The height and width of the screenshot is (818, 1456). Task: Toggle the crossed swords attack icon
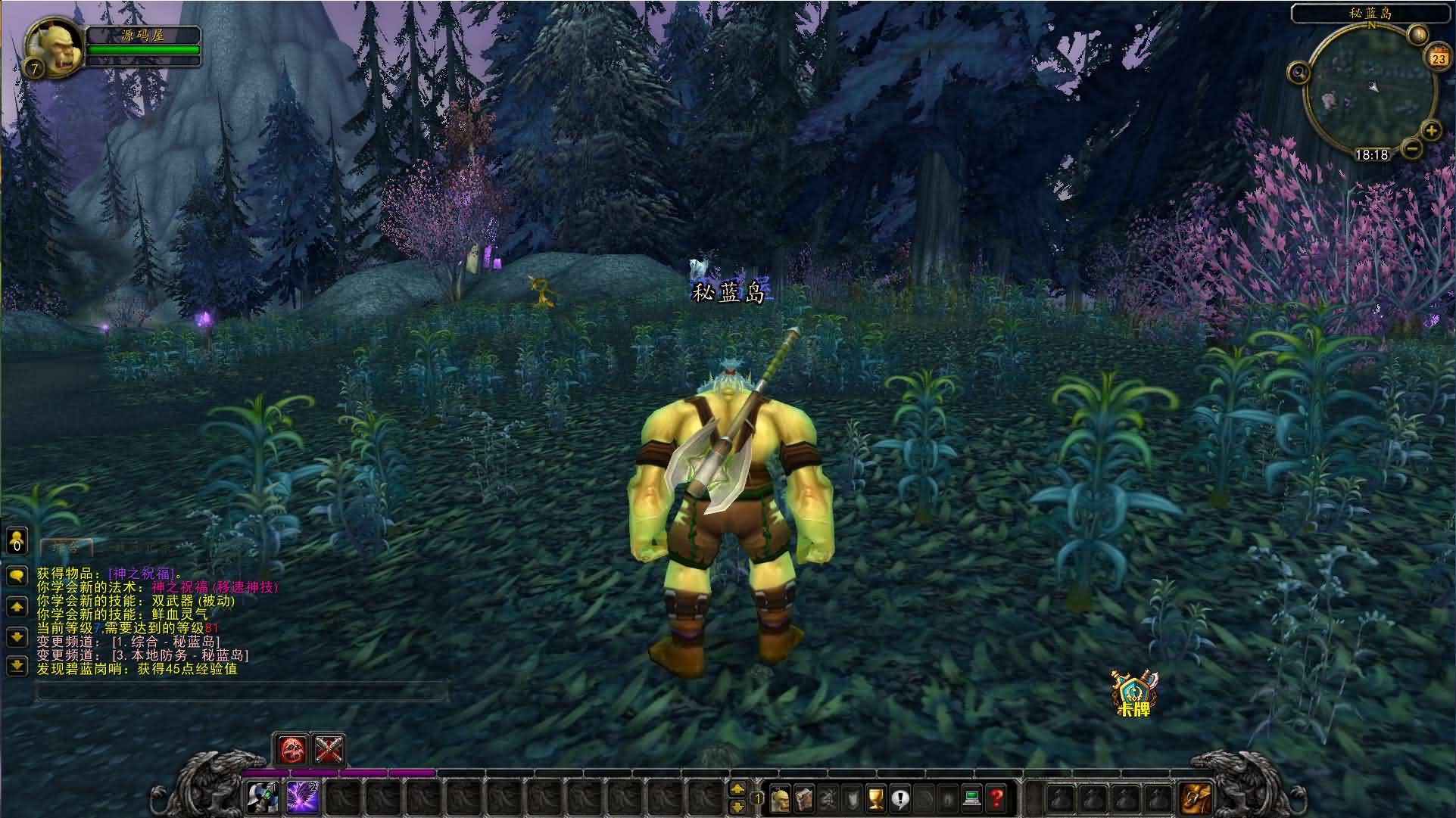[x=329, y=751]
